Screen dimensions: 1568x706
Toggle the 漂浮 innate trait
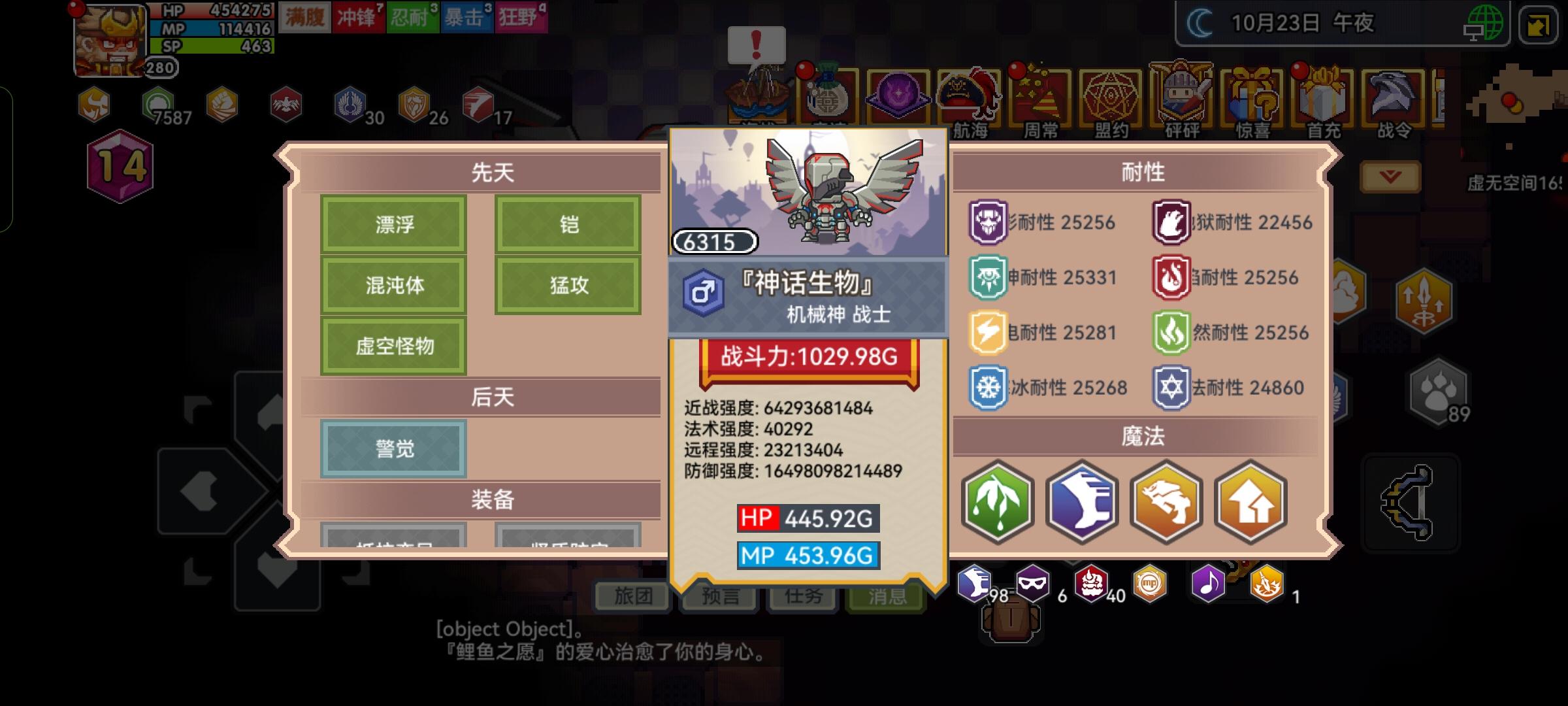(x=395, y=223)
